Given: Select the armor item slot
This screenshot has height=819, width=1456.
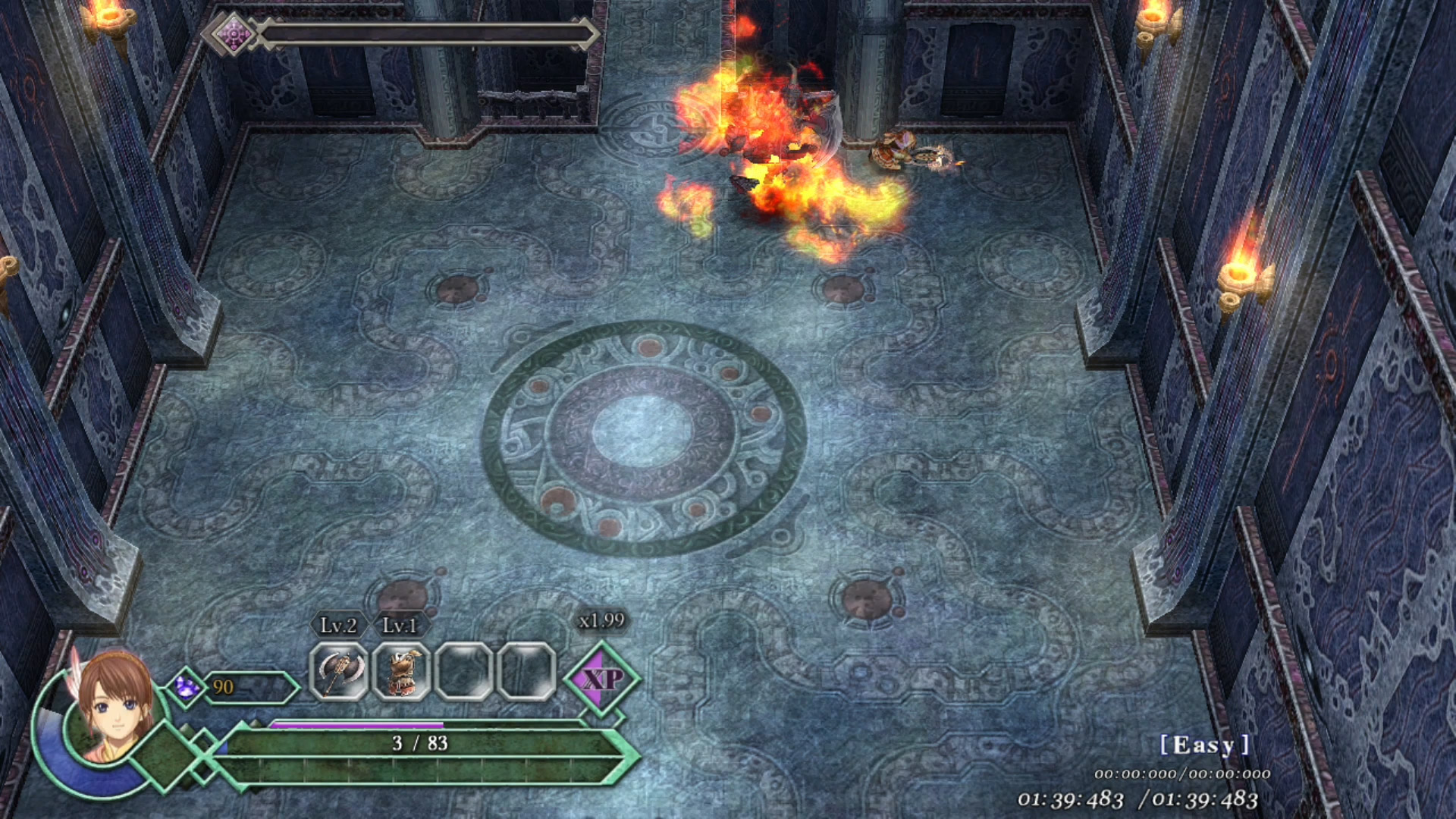Looking at the screenshot, I should (x=401, y=671).
